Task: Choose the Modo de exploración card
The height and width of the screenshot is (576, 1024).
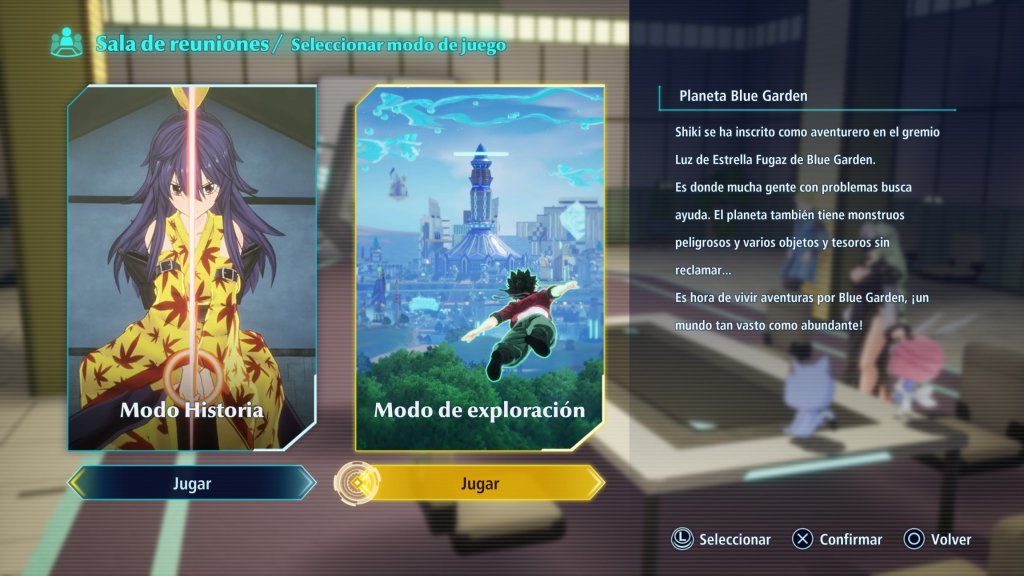Action: tap(480, 268)
